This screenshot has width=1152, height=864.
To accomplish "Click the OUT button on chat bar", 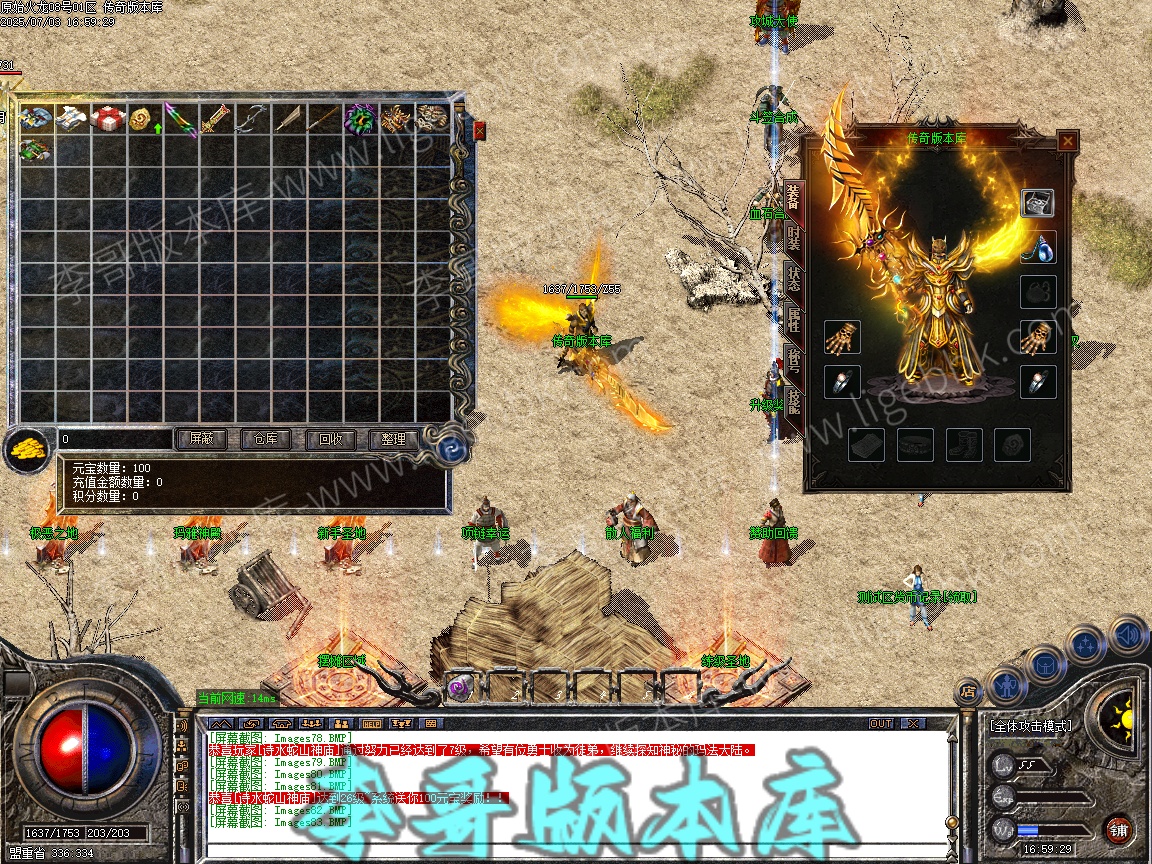I will [x=880, y=723].
